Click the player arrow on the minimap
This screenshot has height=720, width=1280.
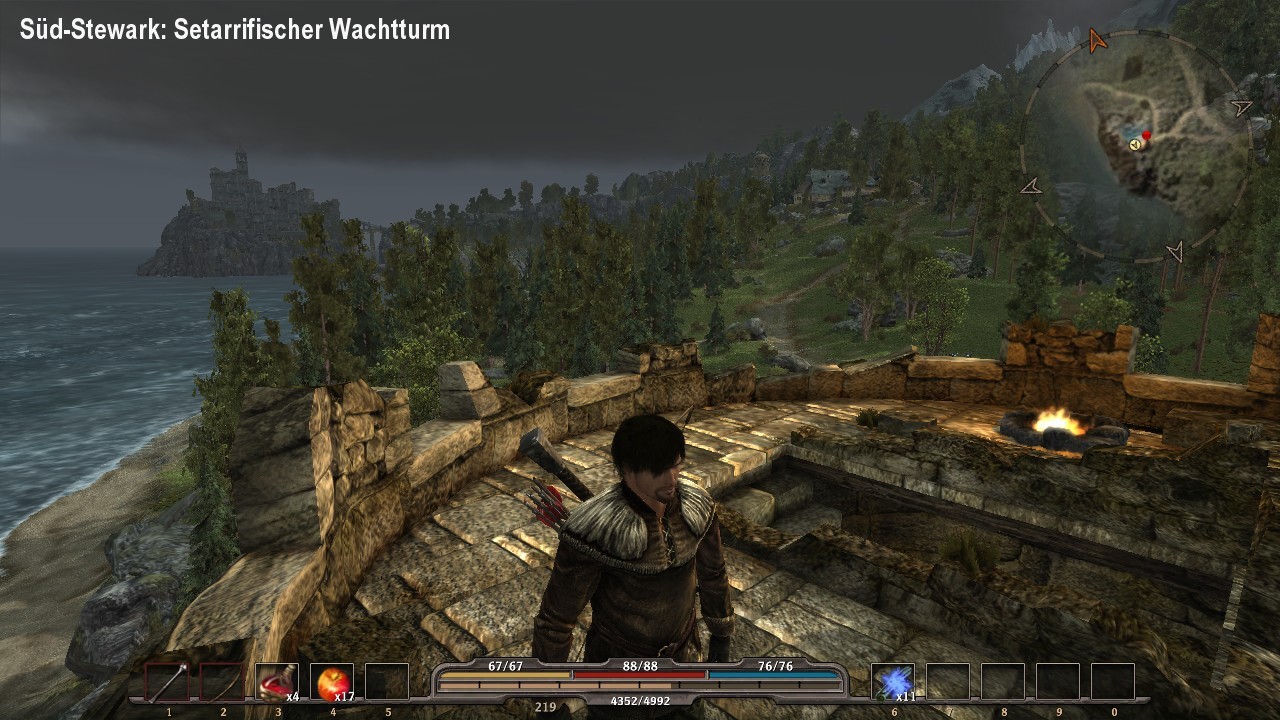(1134, 146)
